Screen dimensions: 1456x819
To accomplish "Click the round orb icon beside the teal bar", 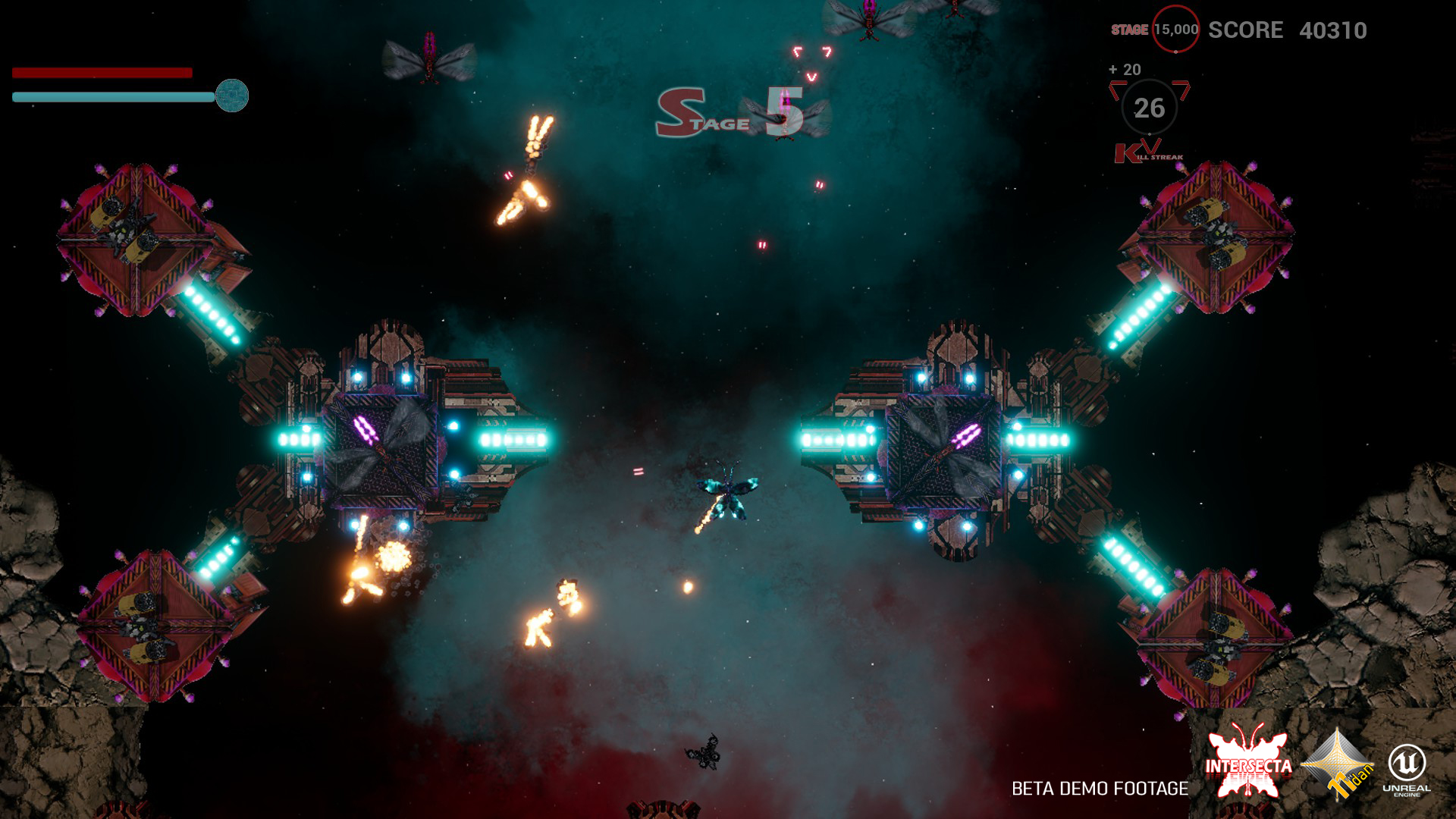I will pos(232,96).
